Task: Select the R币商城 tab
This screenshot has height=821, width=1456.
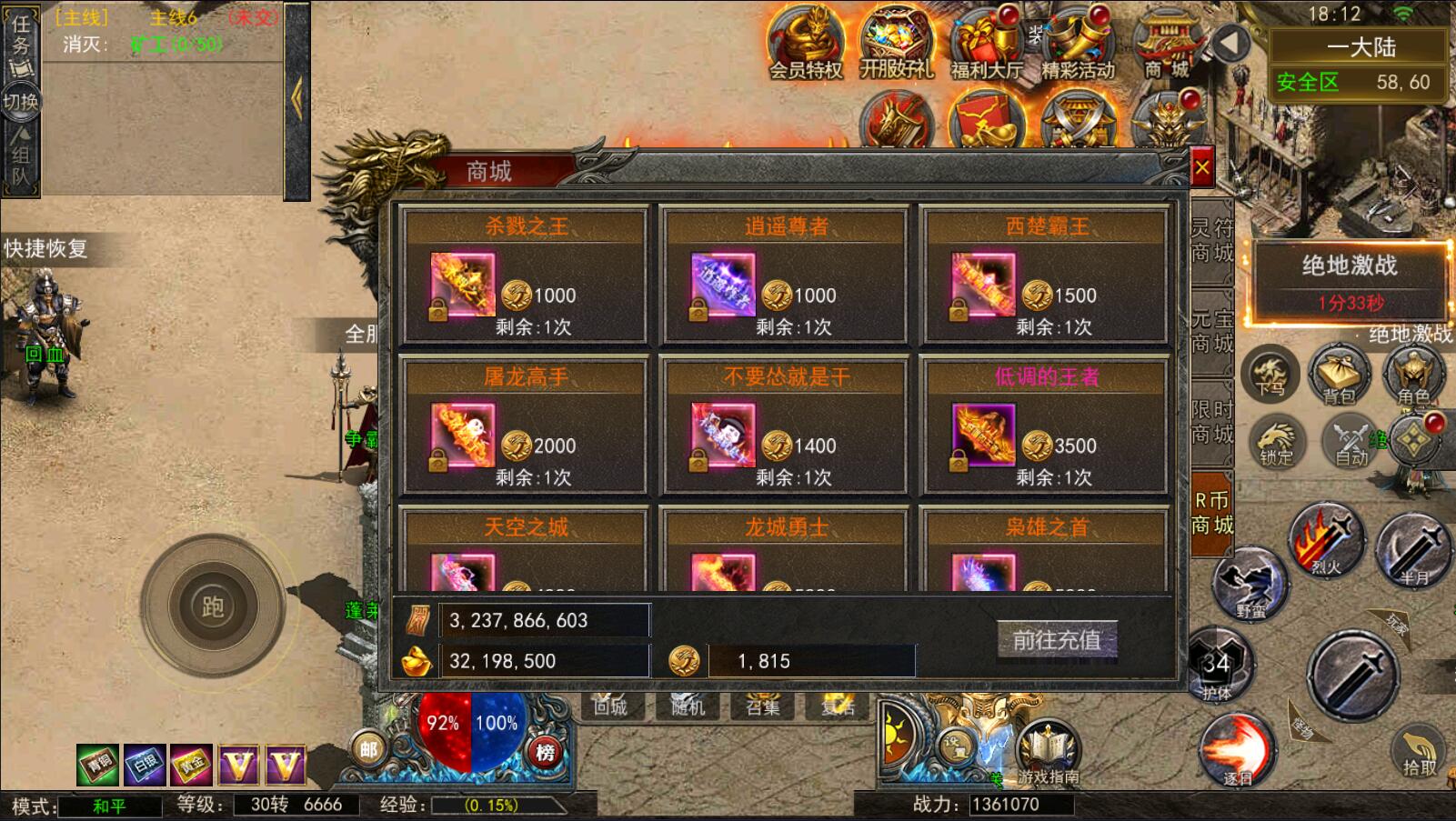Action: click(1211, 513)
